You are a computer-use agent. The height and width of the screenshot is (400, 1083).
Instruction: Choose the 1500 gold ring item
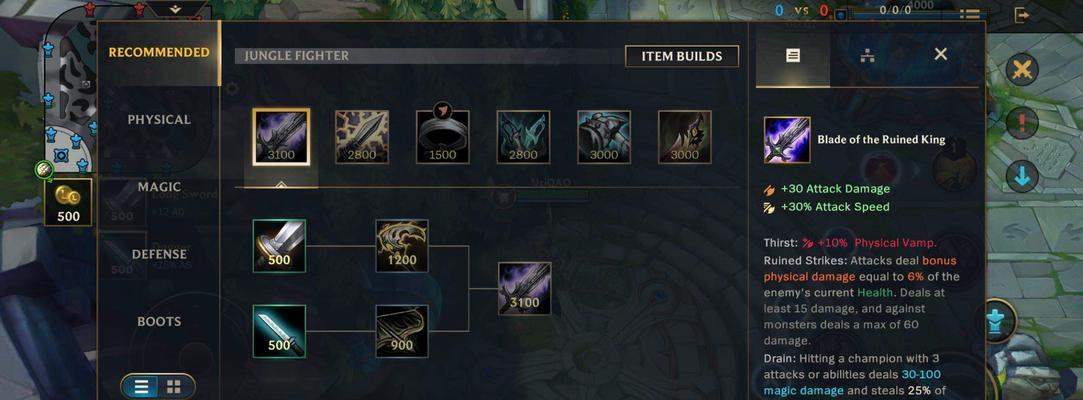[442, 137]
